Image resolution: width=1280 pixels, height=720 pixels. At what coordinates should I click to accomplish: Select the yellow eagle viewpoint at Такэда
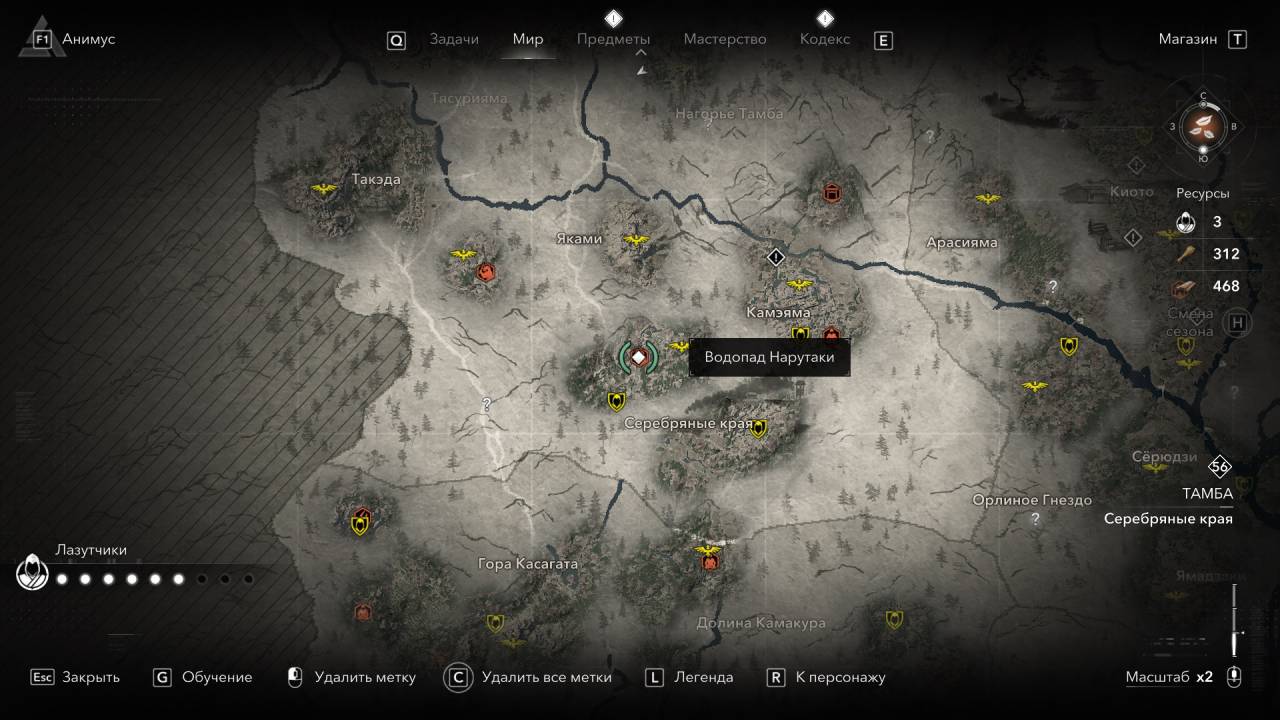pyautogui.click(x=323, y=189)
